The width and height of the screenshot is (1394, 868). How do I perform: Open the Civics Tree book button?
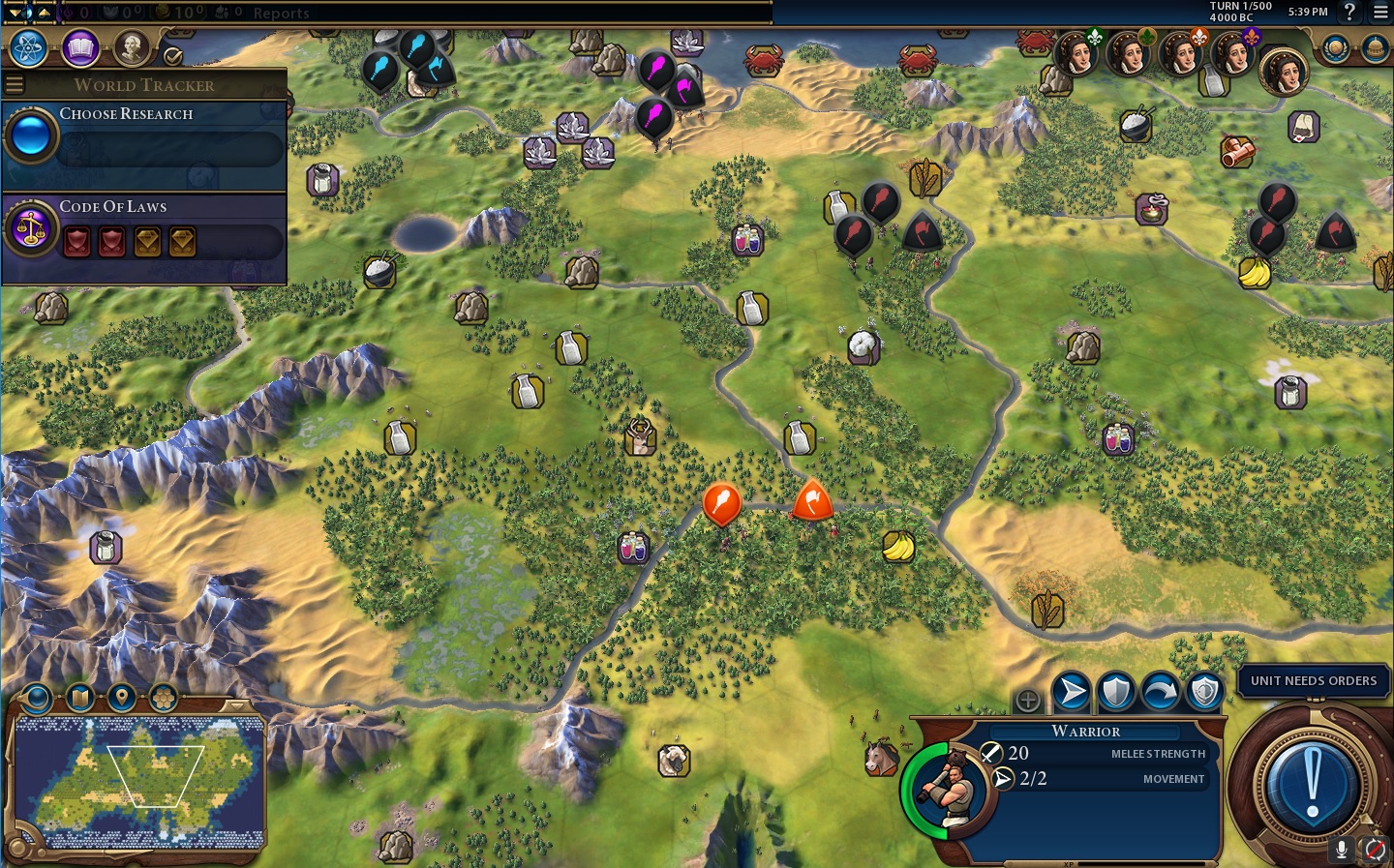click(80, 47)
